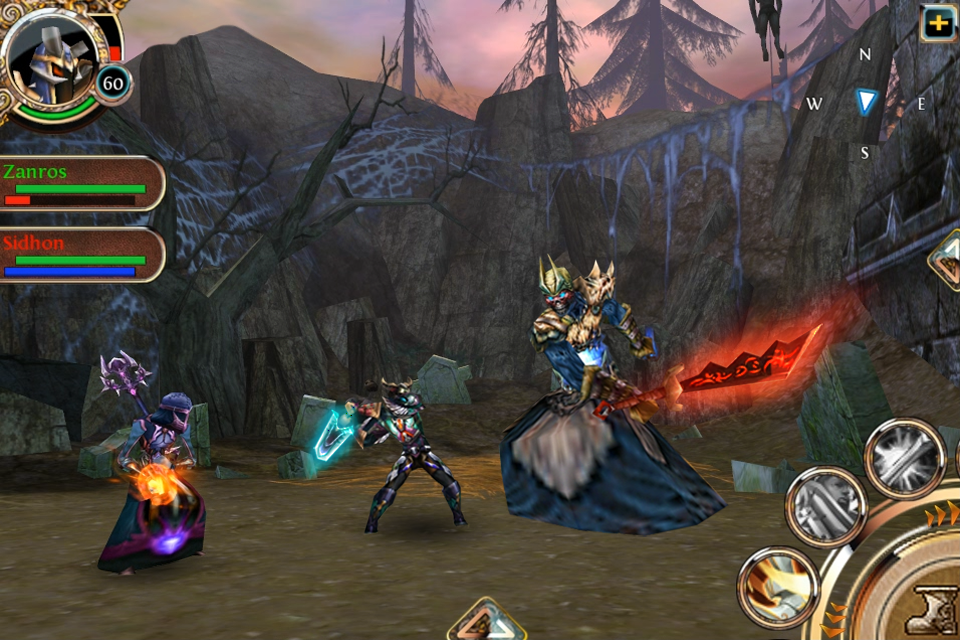Expand the diamond arrow at bottom edge
960x640 pixels.
486,623
